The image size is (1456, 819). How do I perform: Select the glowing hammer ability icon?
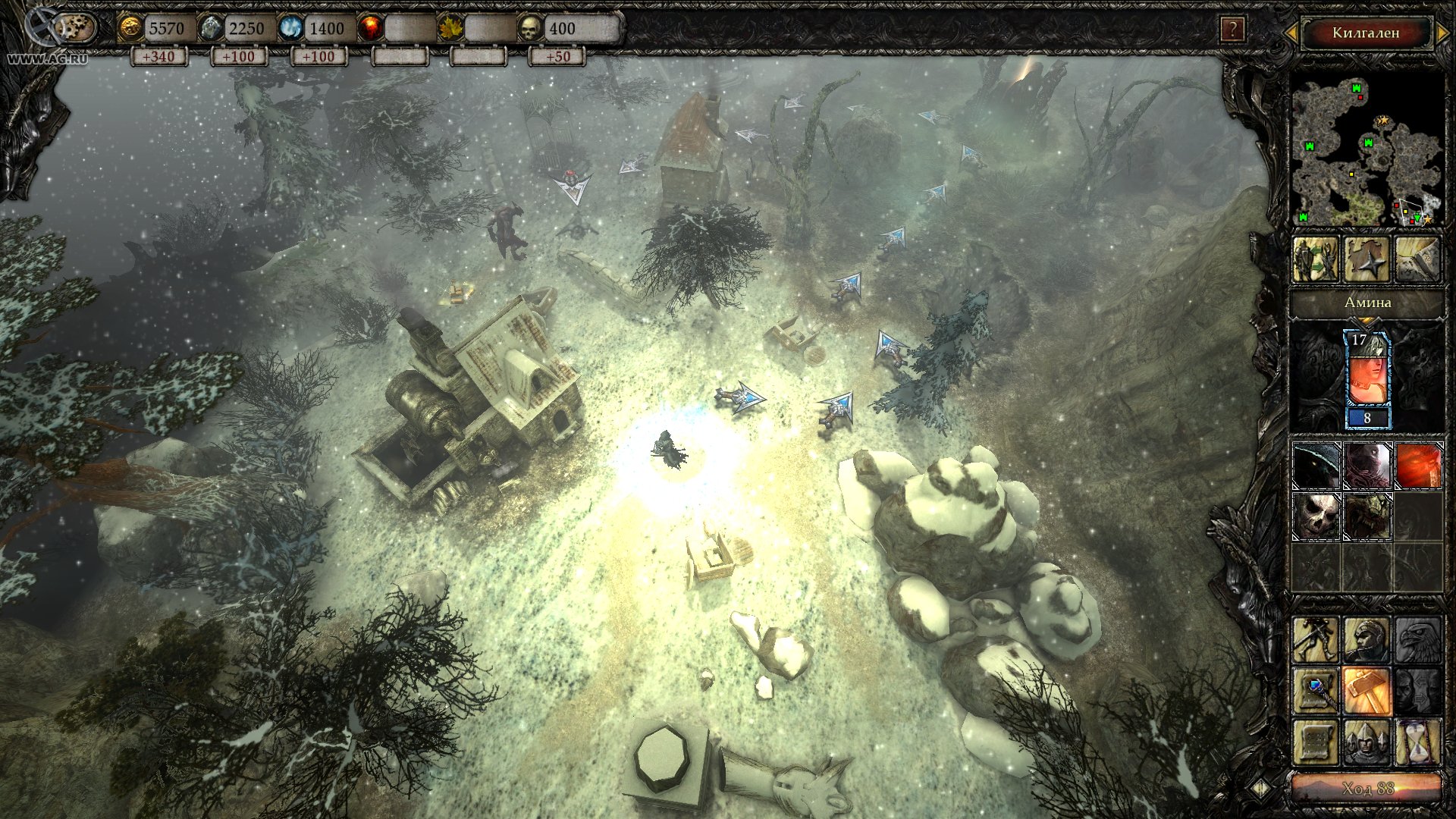tap(1367, 692)
